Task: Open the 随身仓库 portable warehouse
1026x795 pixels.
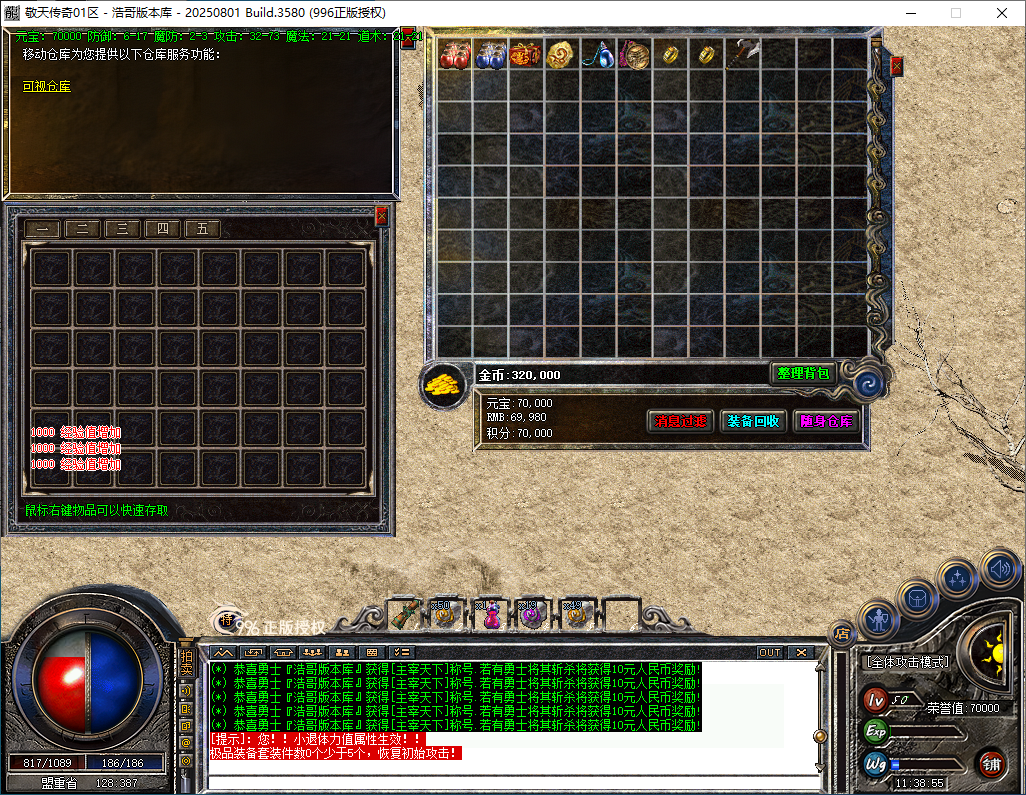Action: click(x=826, y=421)
